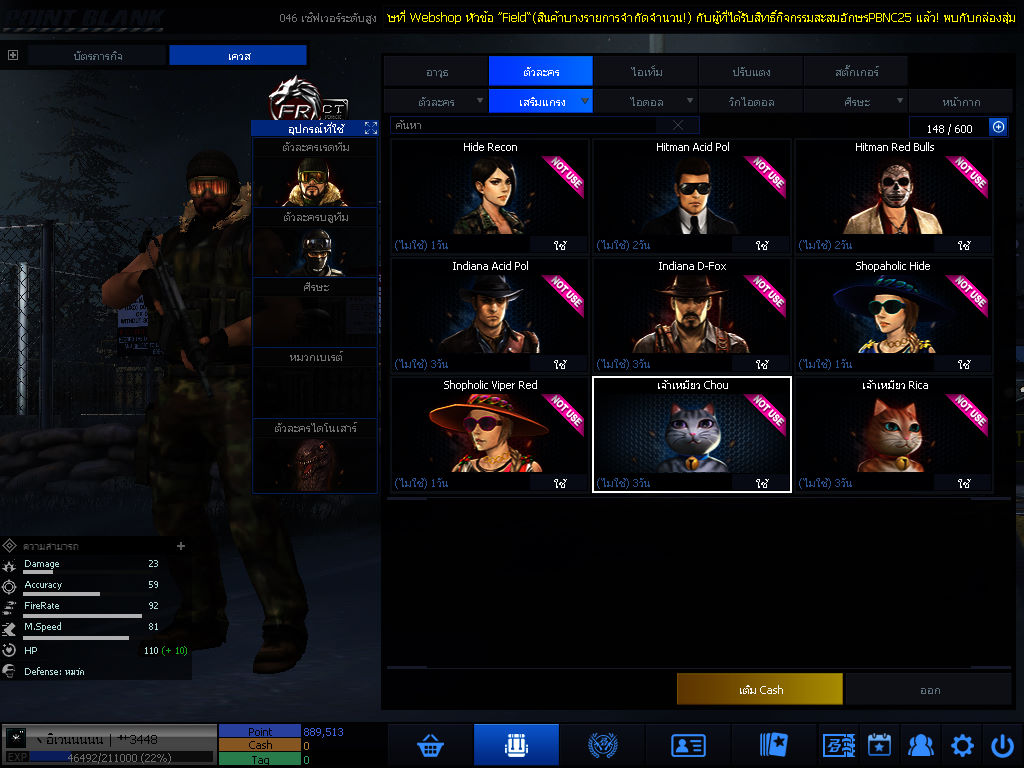Image resolution: width=1024 pixels, height=768 pixels.
Task: Click the search field labeled ค้นหา
Action: click(x=528, y=126)
